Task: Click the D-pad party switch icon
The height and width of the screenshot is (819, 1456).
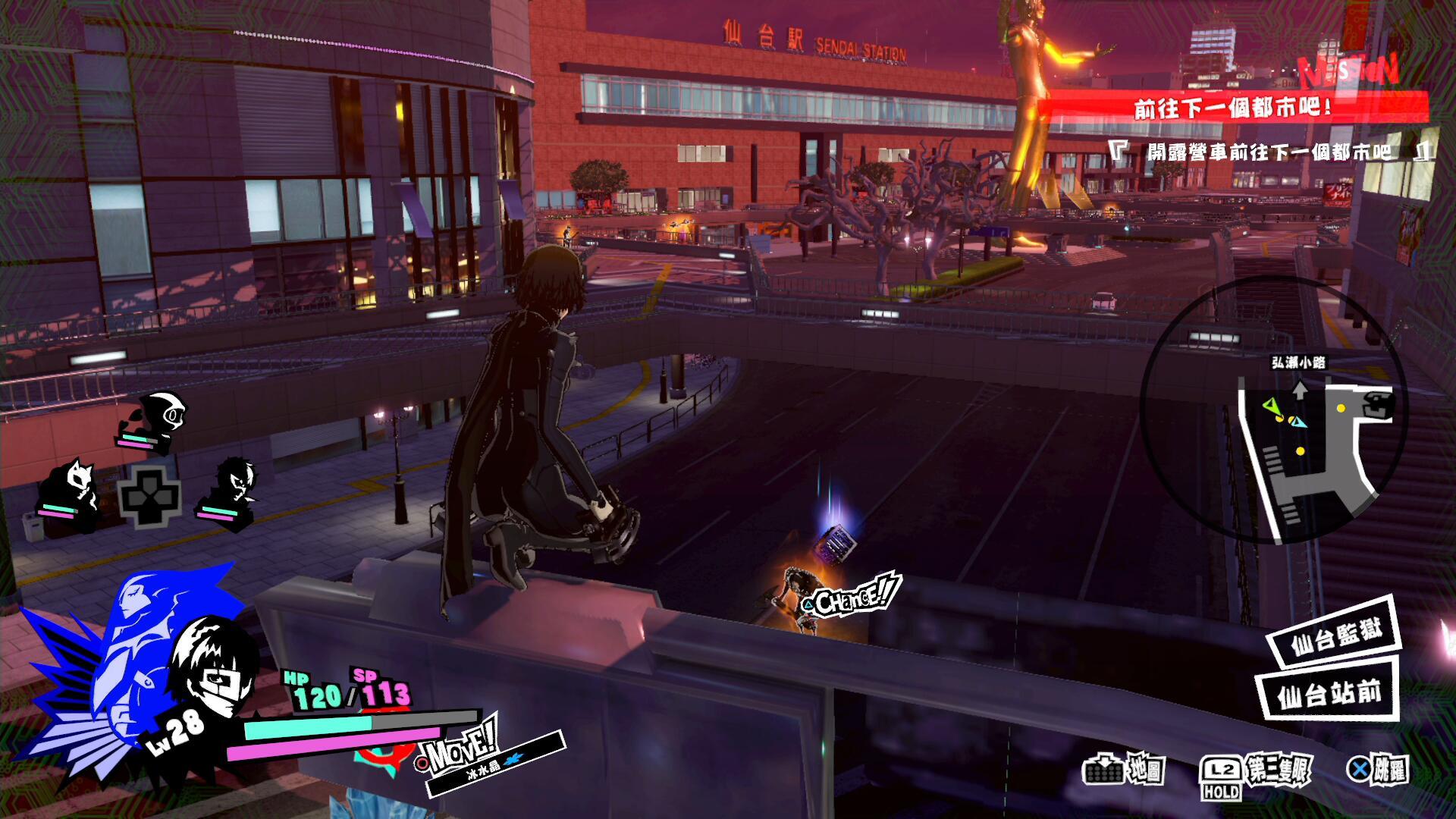Action: (x=149, y=497)
